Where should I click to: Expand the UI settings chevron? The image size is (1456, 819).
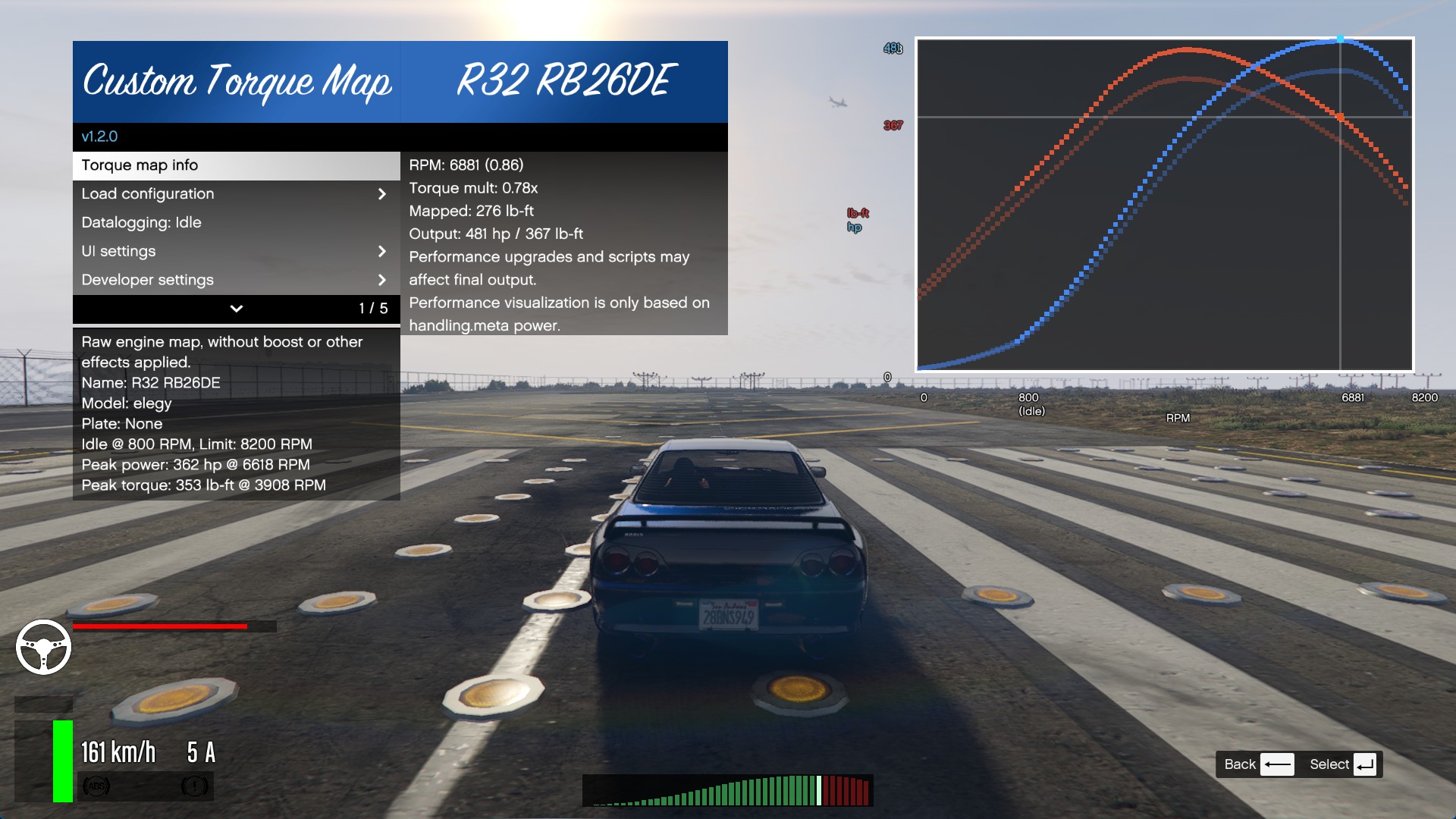(382, 251)
